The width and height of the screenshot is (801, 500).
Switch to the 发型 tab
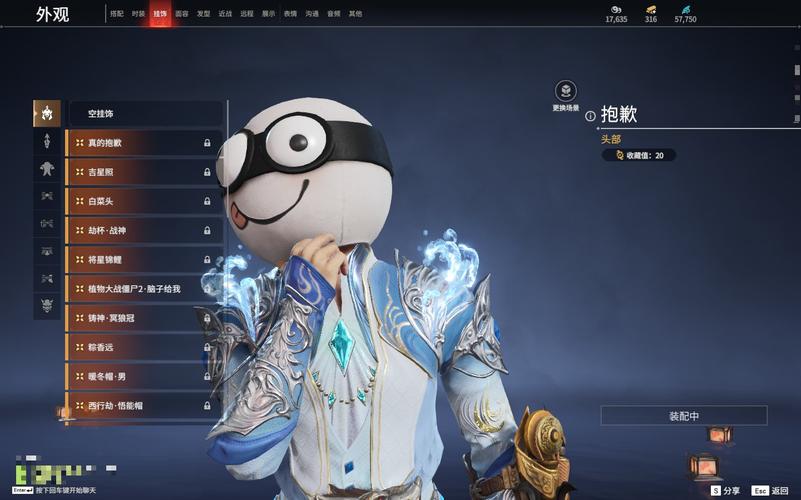(203, 14)
